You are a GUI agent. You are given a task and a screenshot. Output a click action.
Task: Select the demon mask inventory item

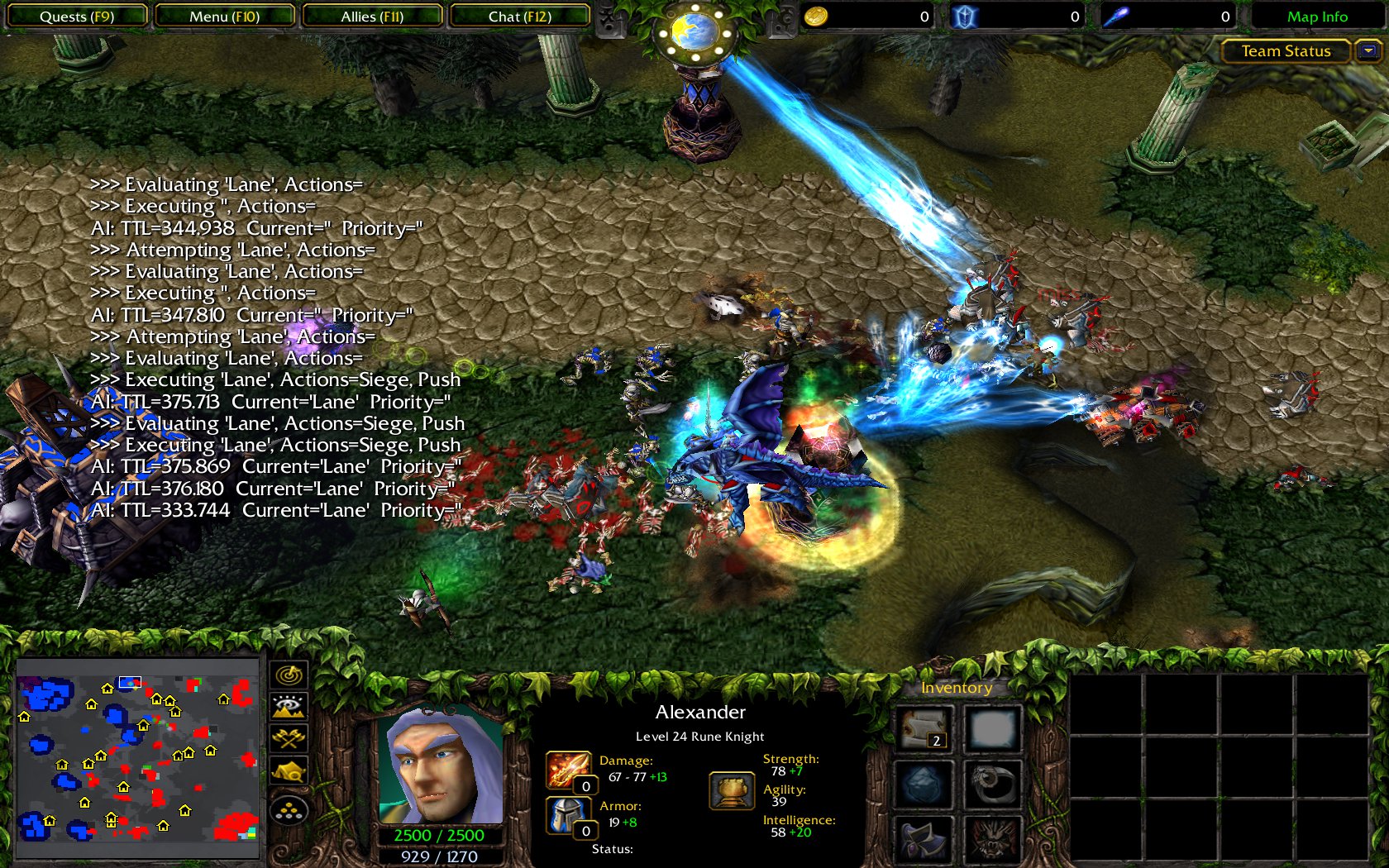point(992,839)
